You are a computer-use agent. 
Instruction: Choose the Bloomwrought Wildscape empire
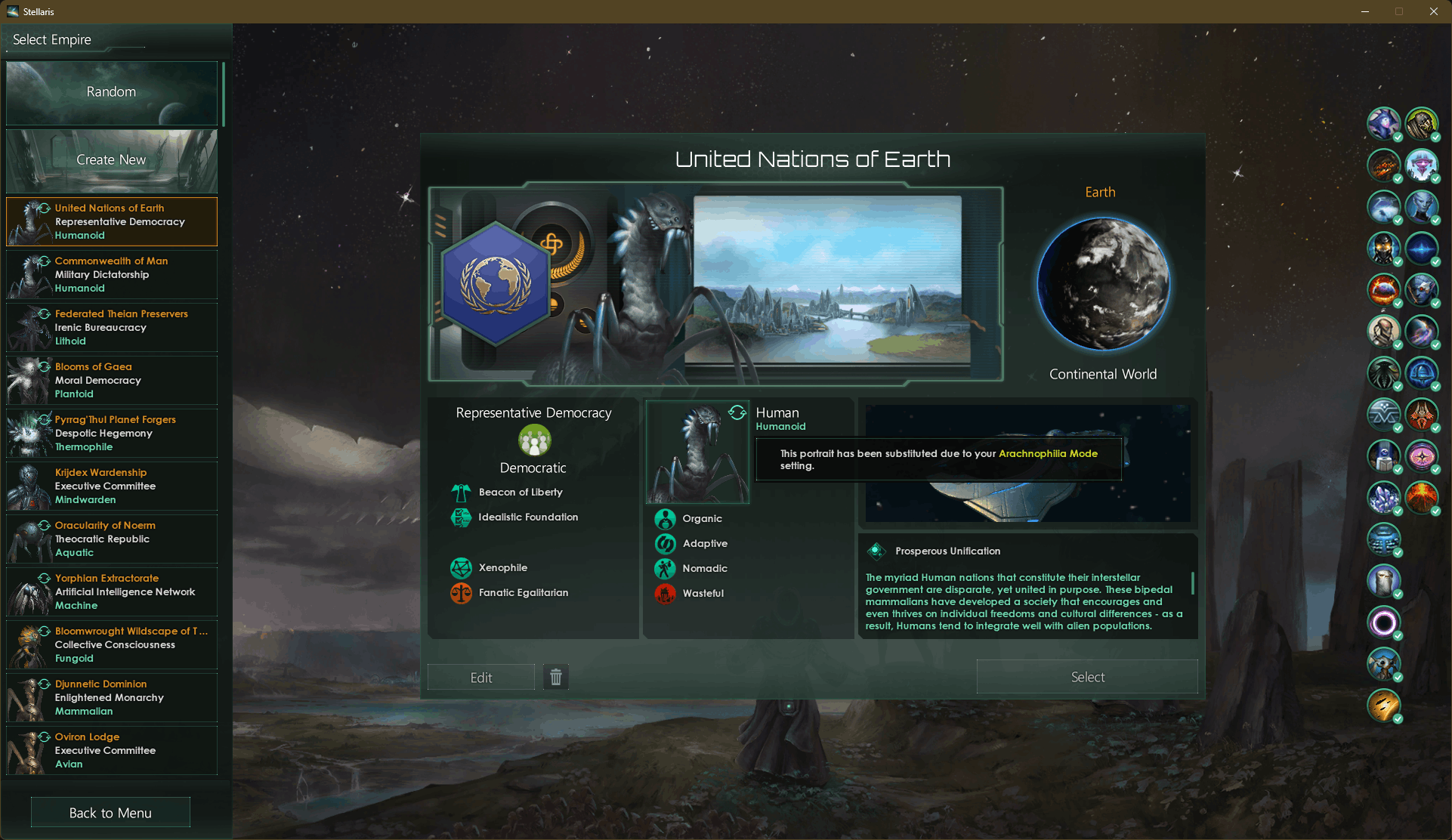112,644
